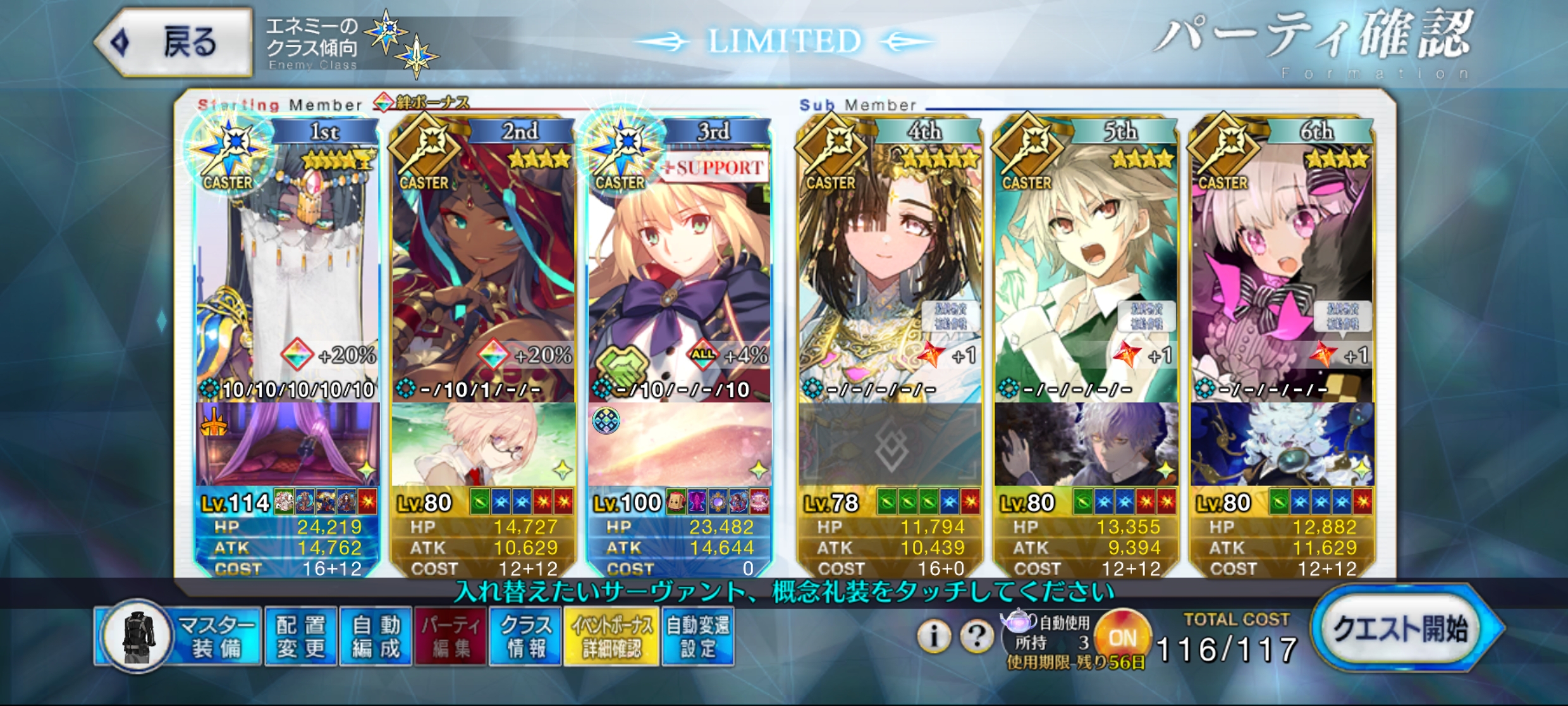Choose 配置変更 to rearrange party
The height and width of the screenshot is (706, 1568).
(301, 636)
